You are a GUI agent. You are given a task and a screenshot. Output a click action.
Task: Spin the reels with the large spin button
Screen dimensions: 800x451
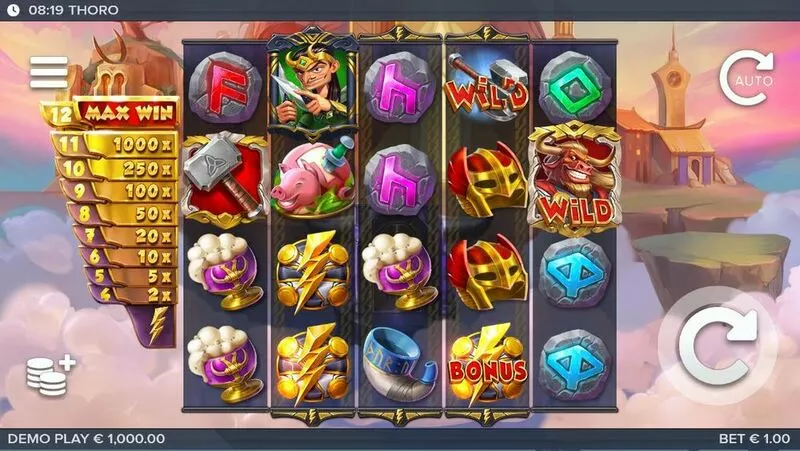[x=719, y=346]
